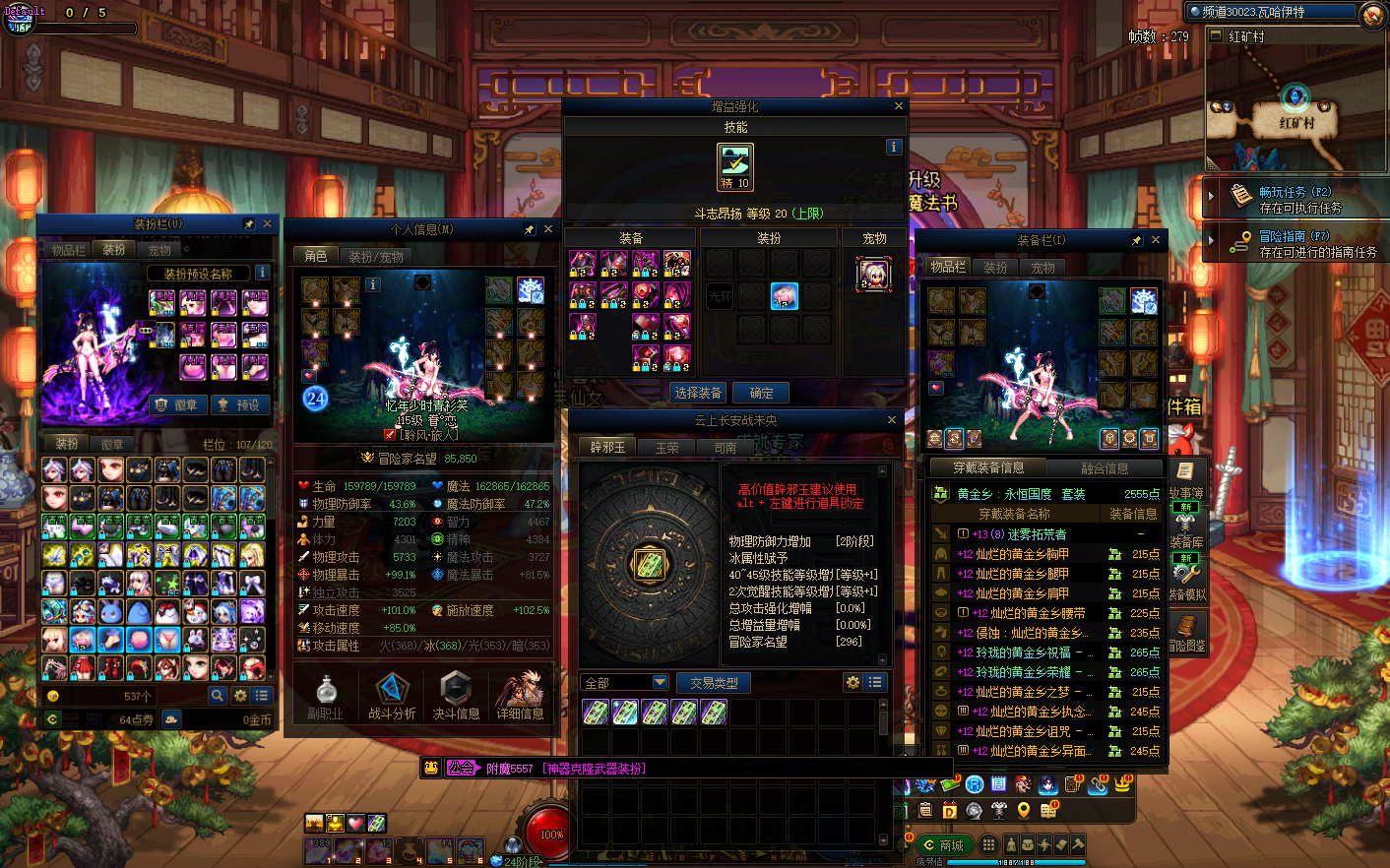Open the 商城 shop button

pos(943,845)
